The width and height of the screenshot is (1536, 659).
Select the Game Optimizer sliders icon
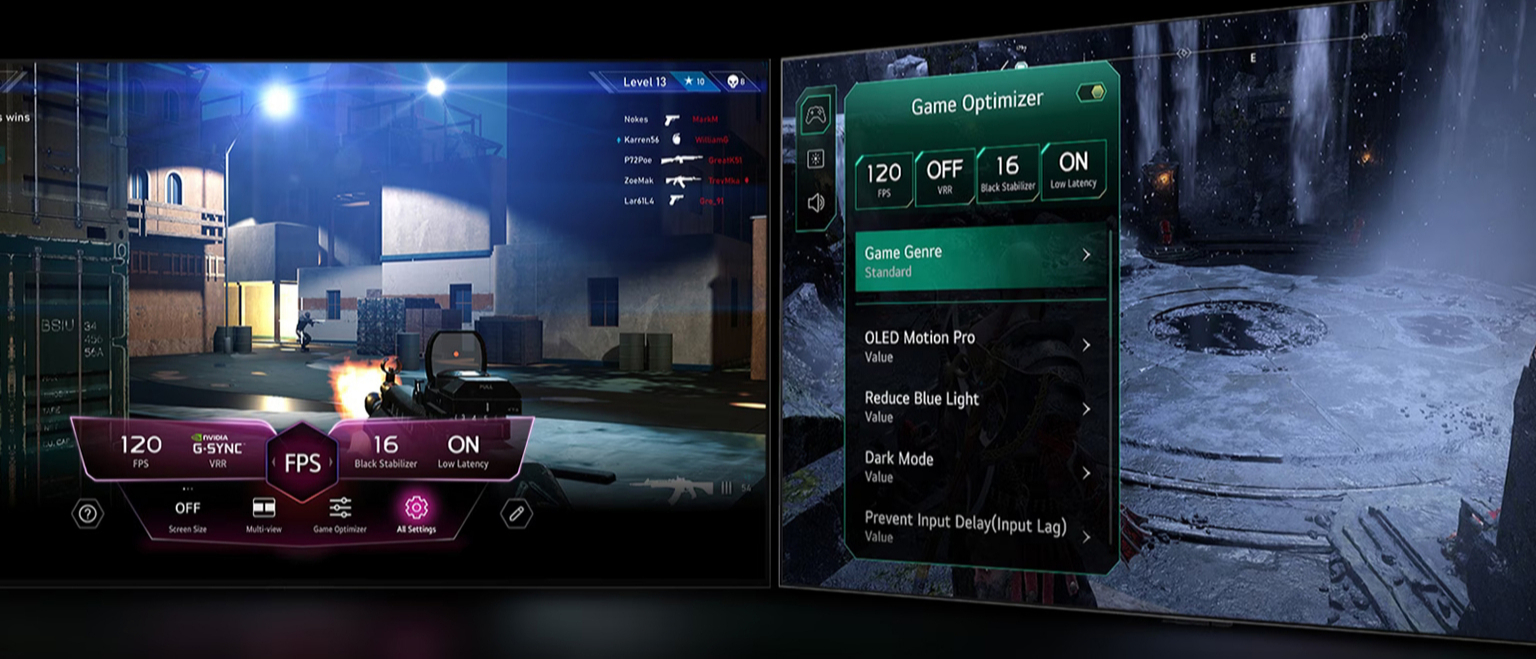tap(340, 508)
